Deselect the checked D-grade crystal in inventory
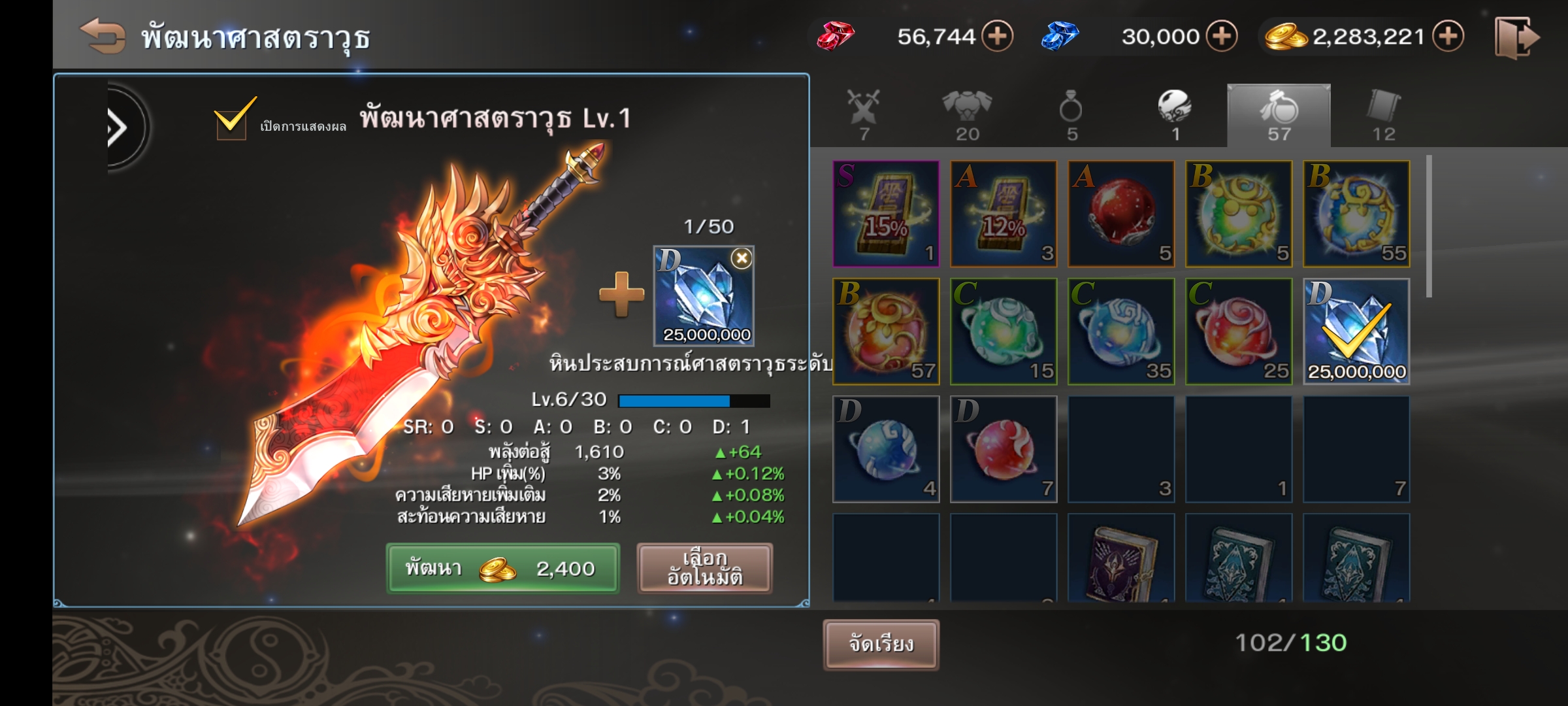The width and height of the screenshot is (1568, 706). [1356, 331]
